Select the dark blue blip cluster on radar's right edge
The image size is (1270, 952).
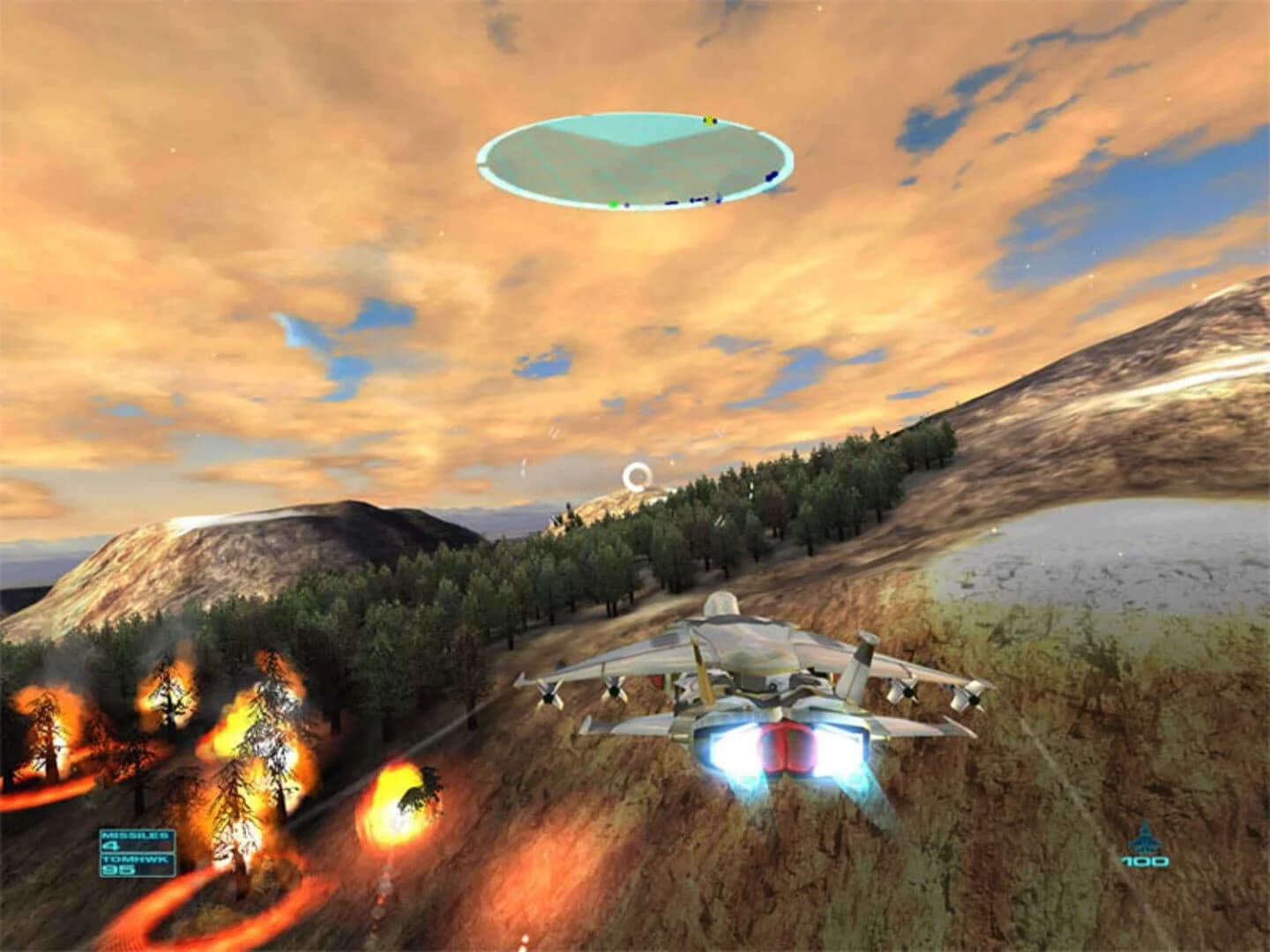pos(771,177)
